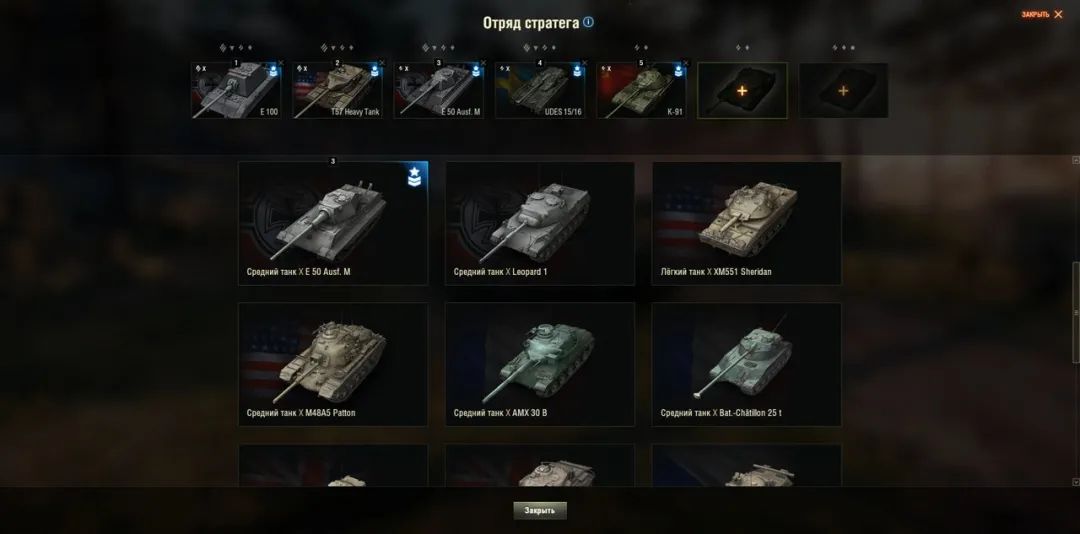Select the K-91 squad slot
The height and width of the screenshot is (534, 1080).
pyautogui.click(x=641, y=91)
